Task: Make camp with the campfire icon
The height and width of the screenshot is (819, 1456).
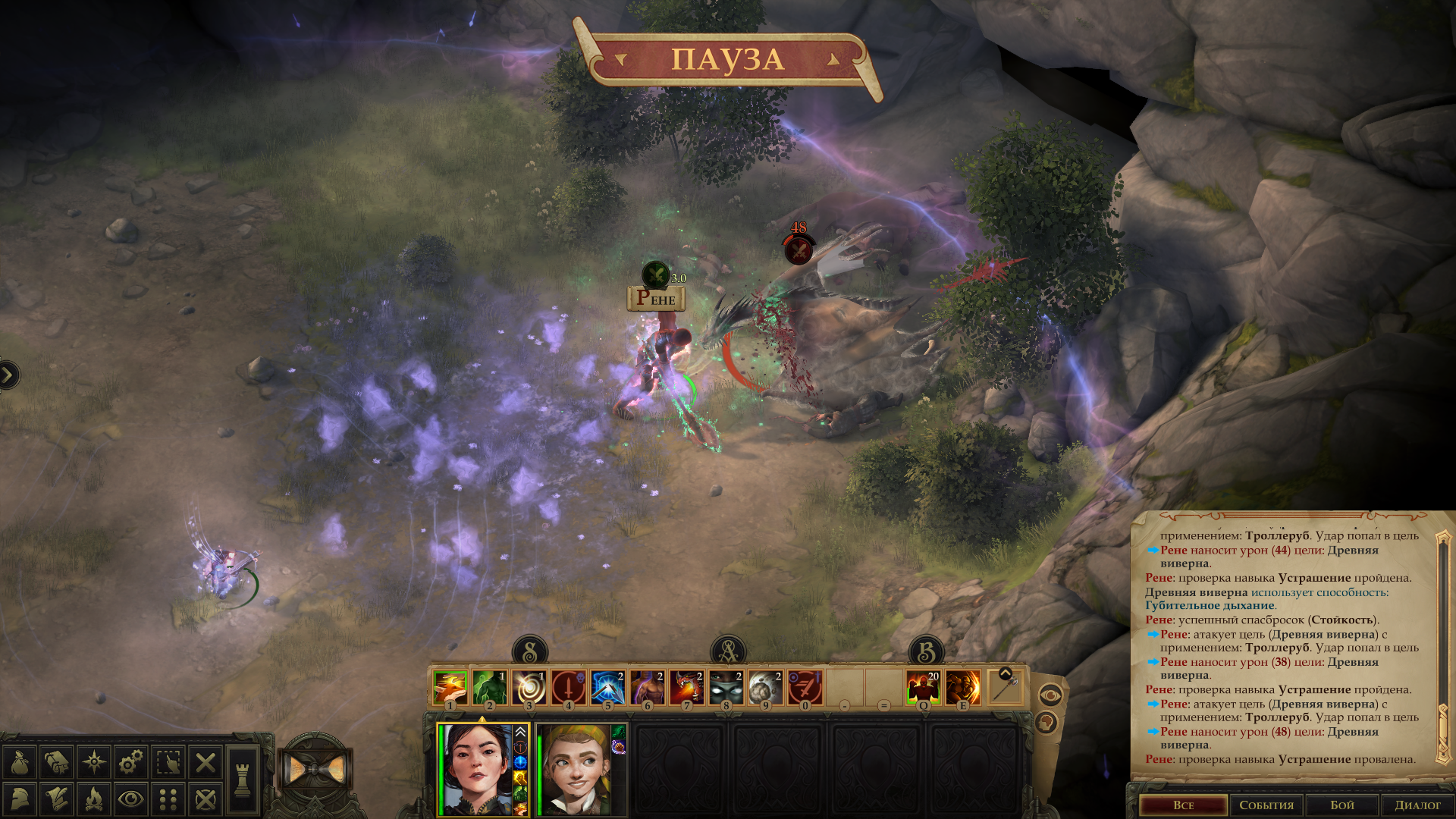Action: click(94, 799)
